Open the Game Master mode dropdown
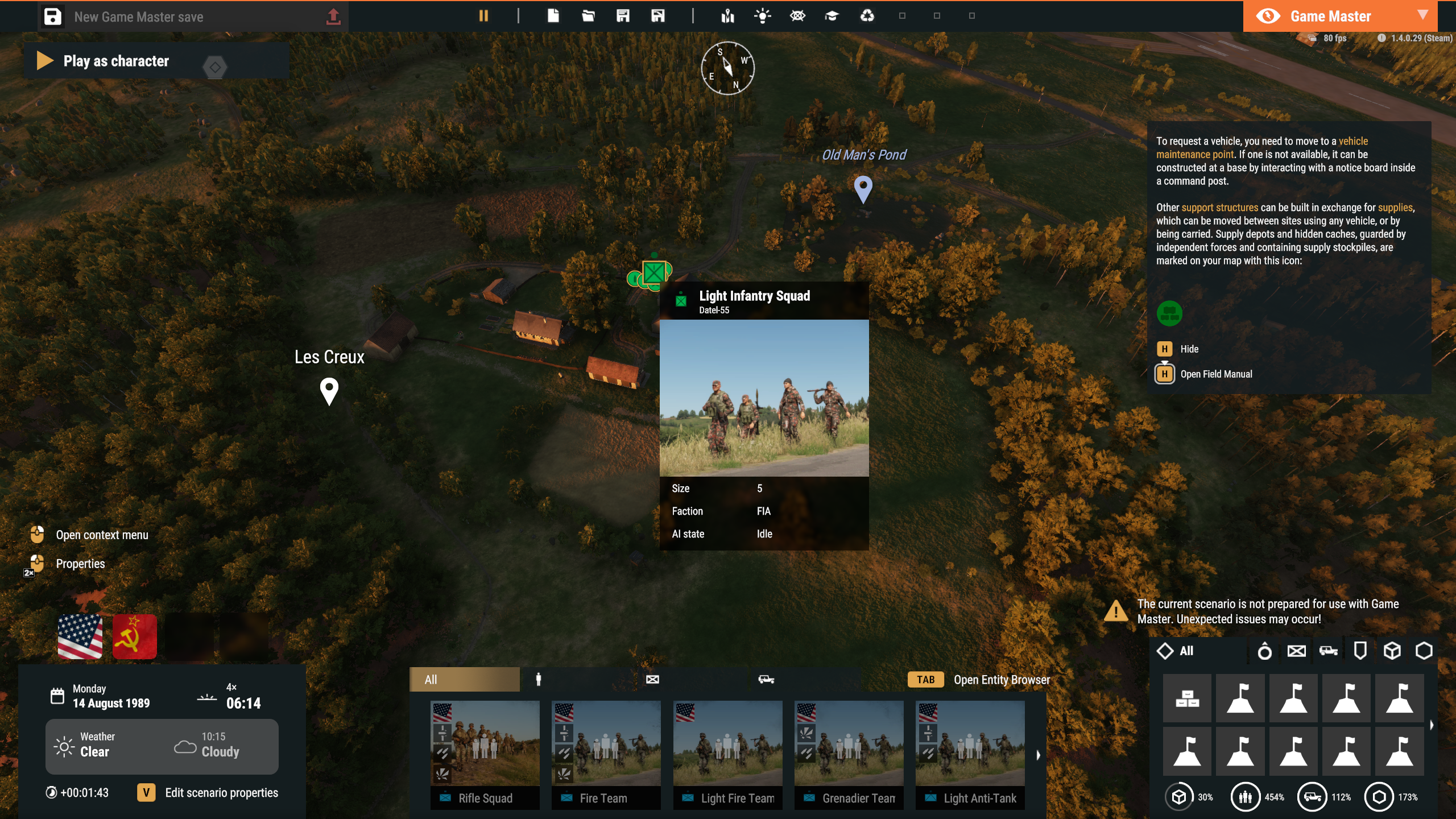The height and width of the screenshot is (819, 1456). coord(1422,15)
